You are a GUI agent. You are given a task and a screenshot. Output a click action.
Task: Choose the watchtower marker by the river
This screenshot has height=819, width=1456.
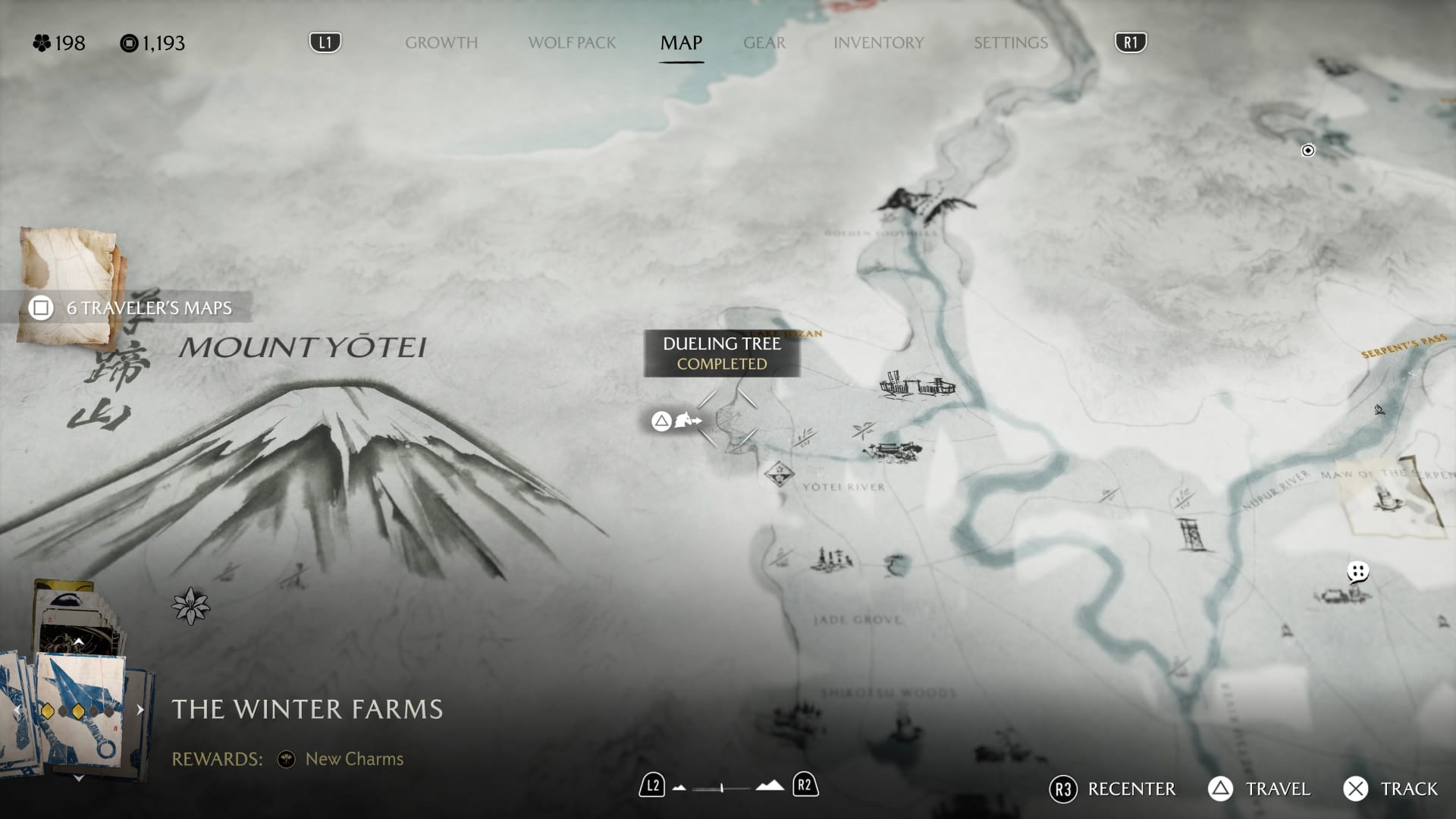pos(1191,533)
